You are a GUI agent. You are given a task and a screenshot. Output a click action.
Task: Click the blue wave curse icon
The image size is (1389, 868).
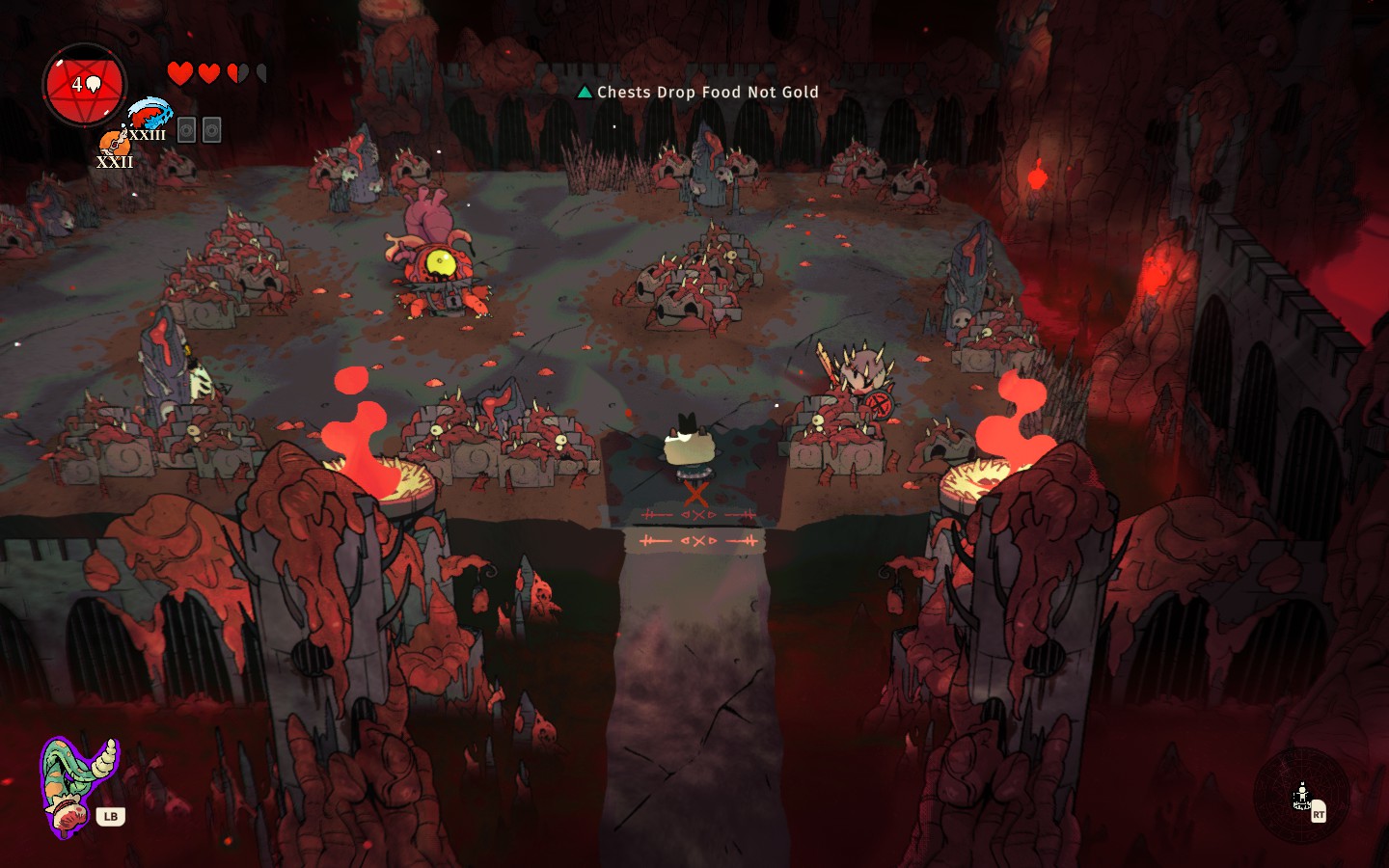point(149,113)
